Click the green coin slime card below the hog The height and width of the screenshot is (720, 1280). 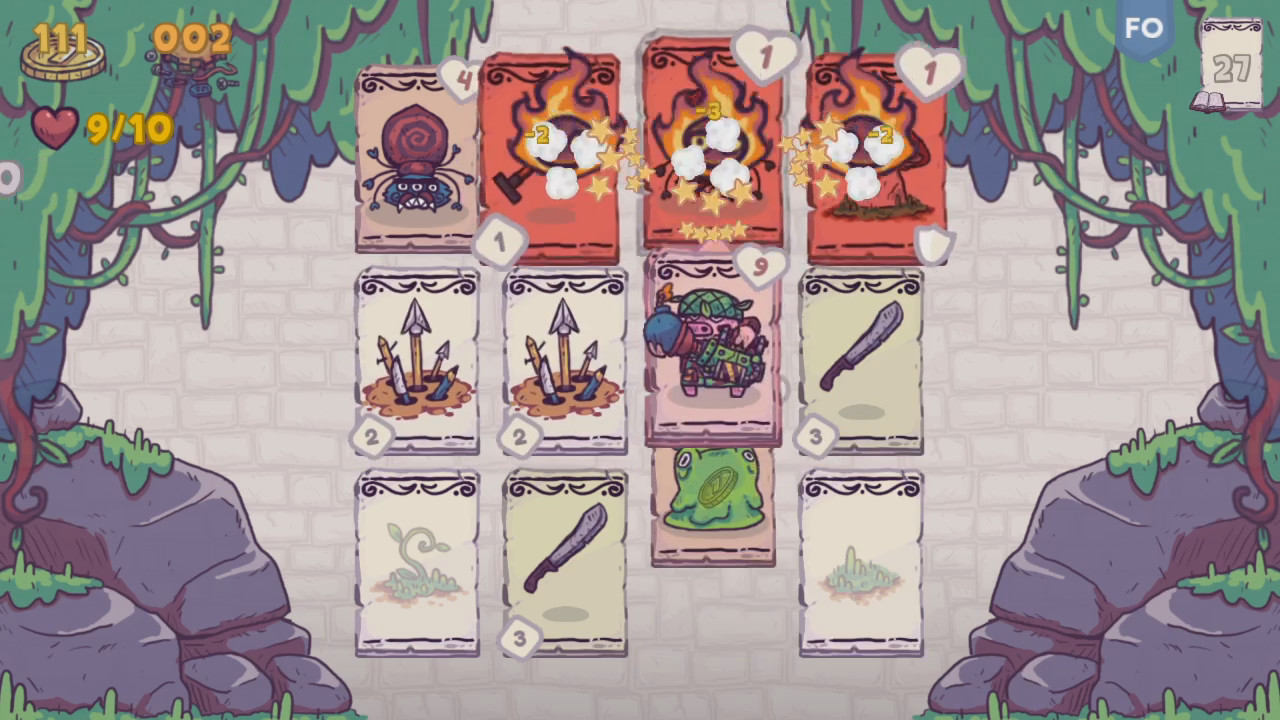coord(712,510)
